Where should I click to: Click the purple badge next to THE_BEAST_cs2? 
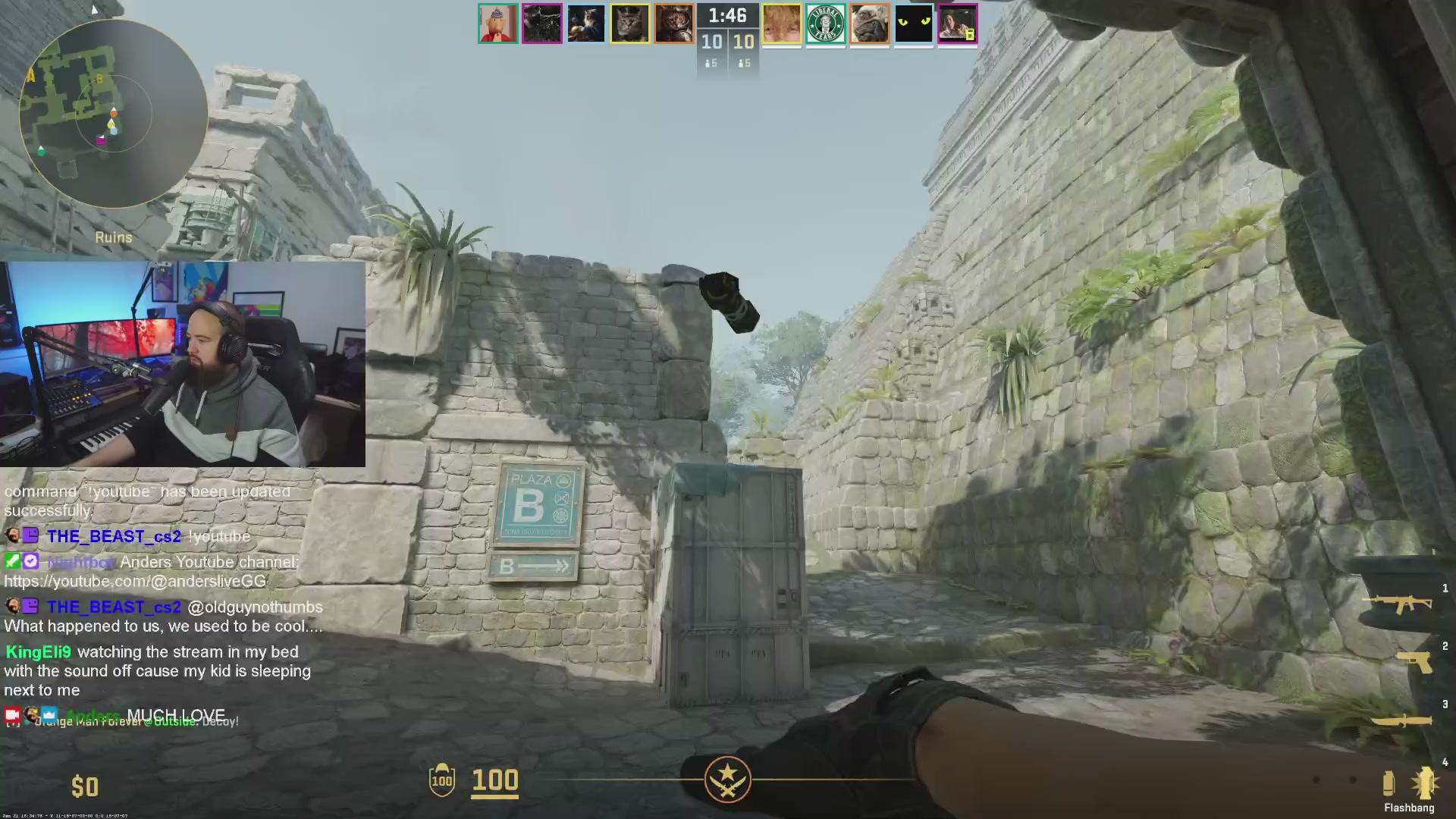(30, 535)
